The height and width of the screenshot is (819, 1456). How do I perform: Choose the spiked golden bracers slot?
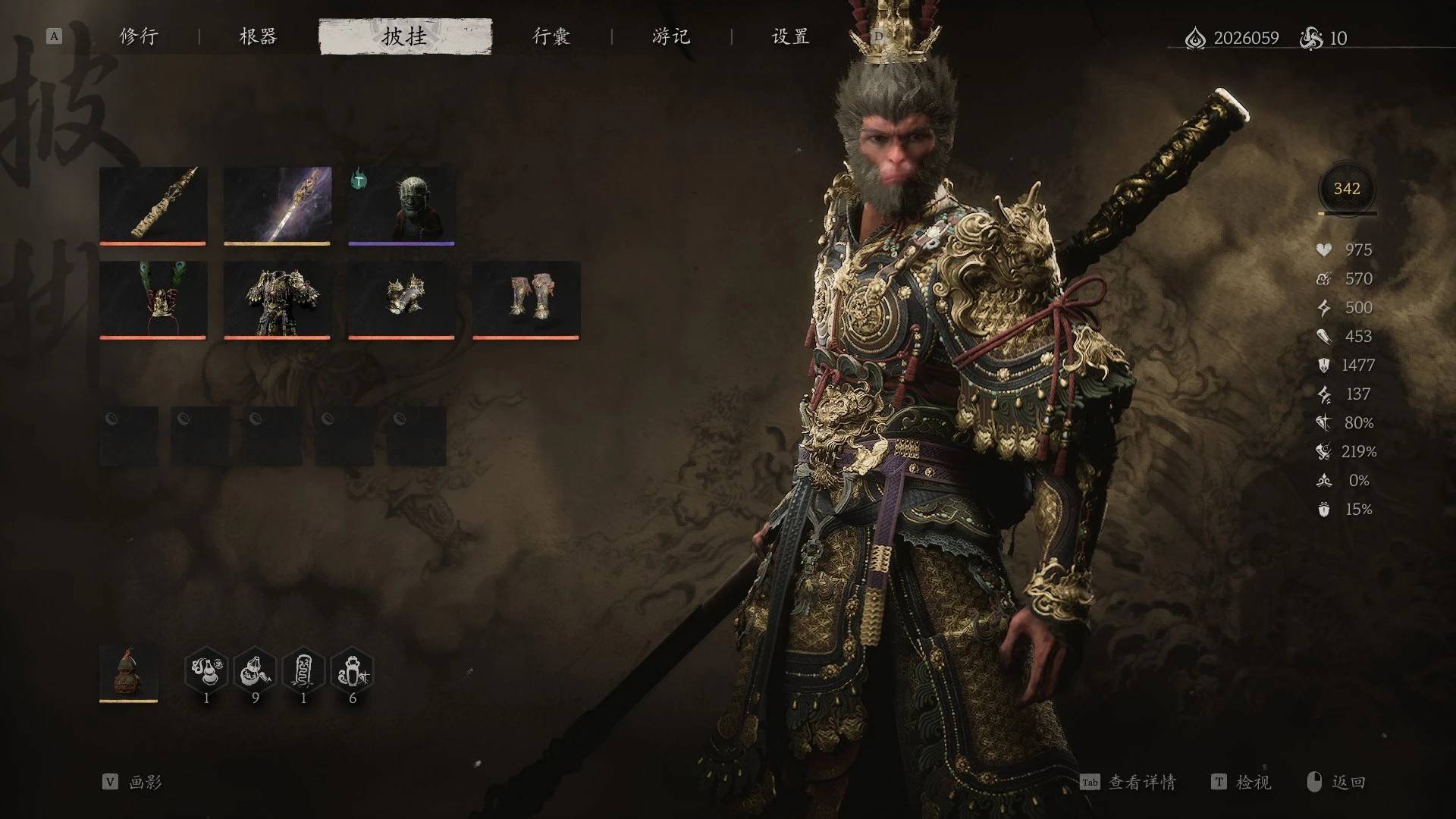point(401,299)
